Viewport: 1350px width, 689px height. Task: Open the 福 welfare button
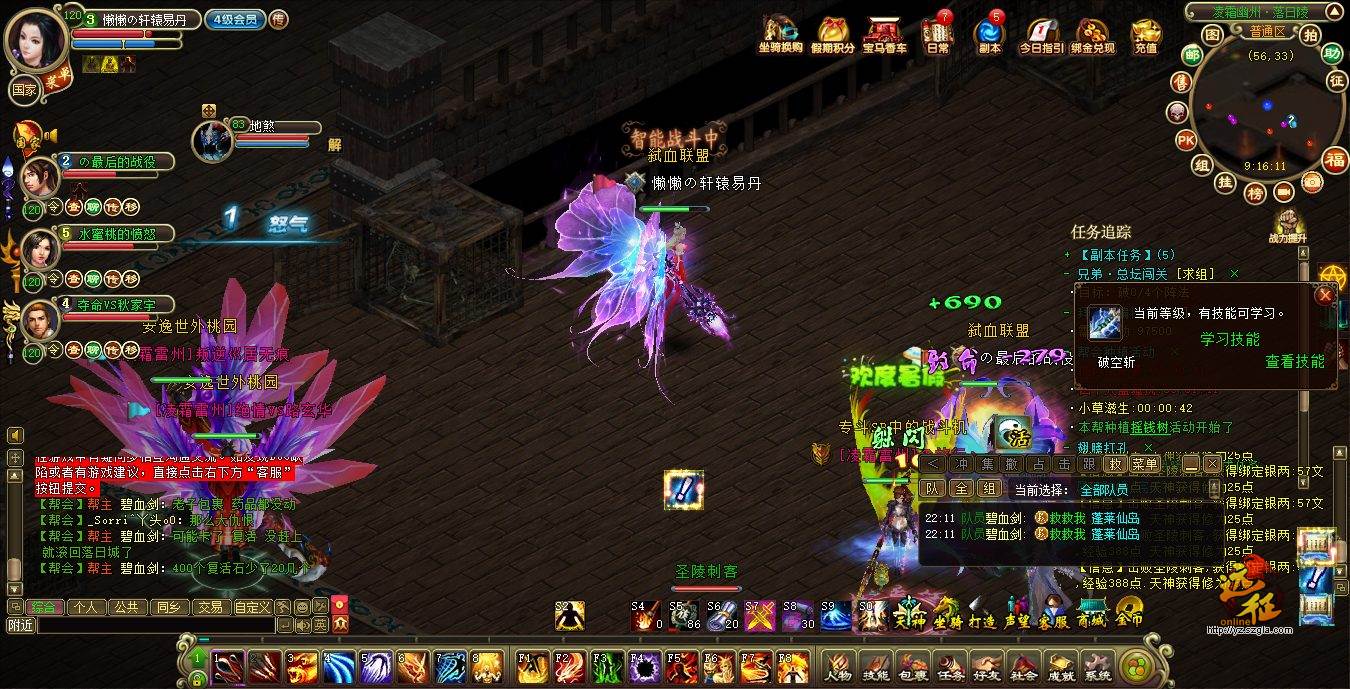pos(1335,160)
